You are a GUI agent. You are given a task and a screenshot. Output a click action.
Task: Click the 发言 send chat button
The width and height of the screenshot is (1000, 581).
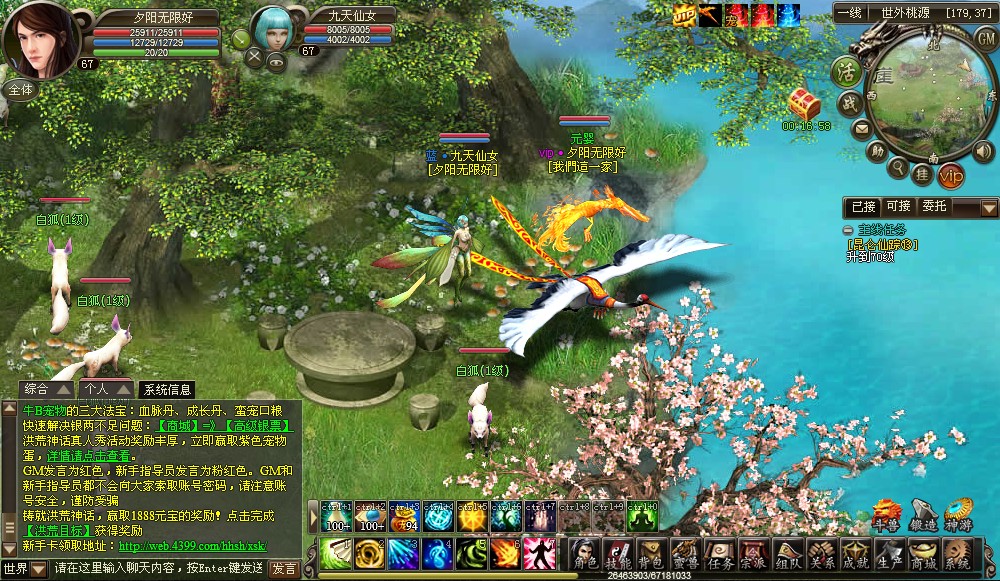click(284, 568)
